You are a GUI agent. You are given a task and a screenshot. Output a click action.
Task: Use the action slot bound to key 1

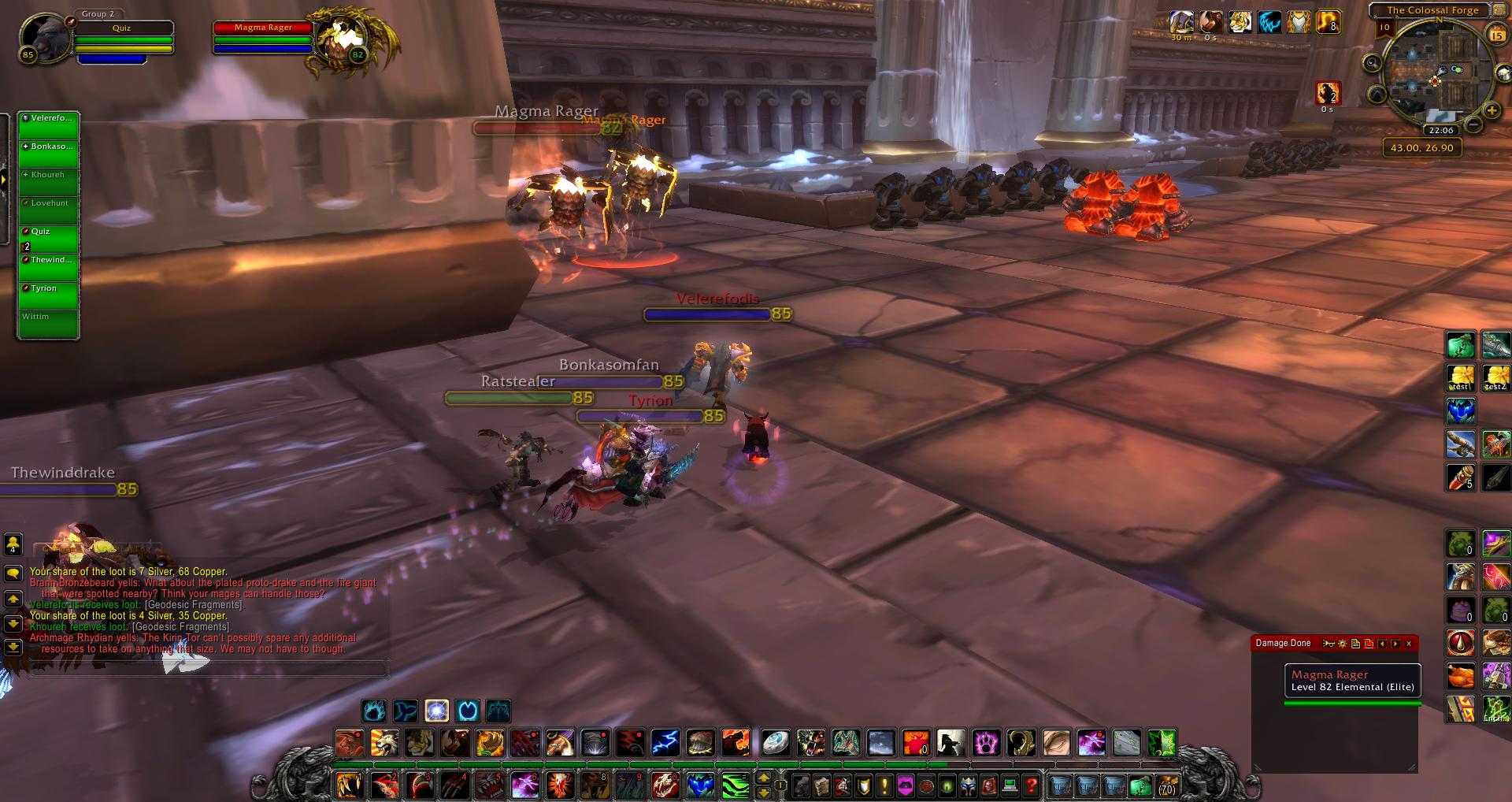[x=349, y=785]
